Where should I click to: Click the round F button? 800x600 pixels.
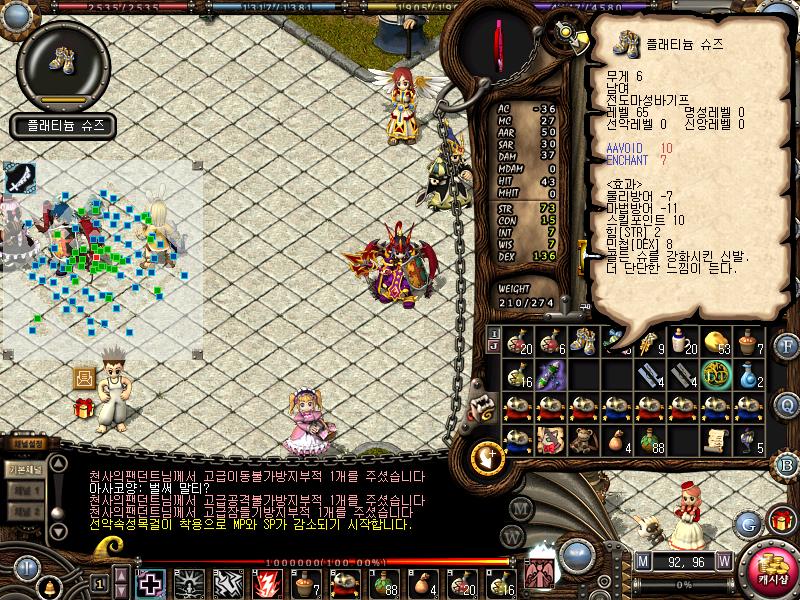pyautogui.click(x=787, y=346)
